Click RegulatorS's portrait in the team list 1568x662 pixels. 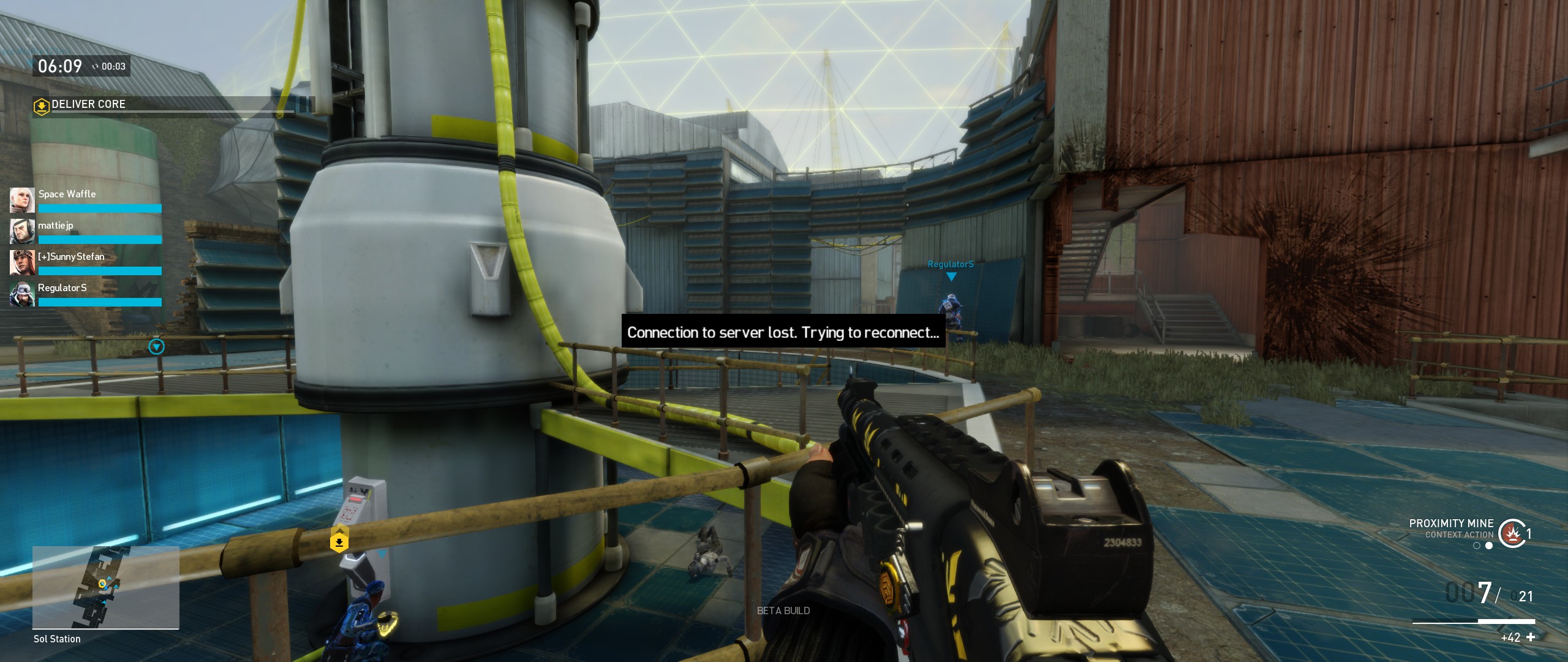click(22, 294)
